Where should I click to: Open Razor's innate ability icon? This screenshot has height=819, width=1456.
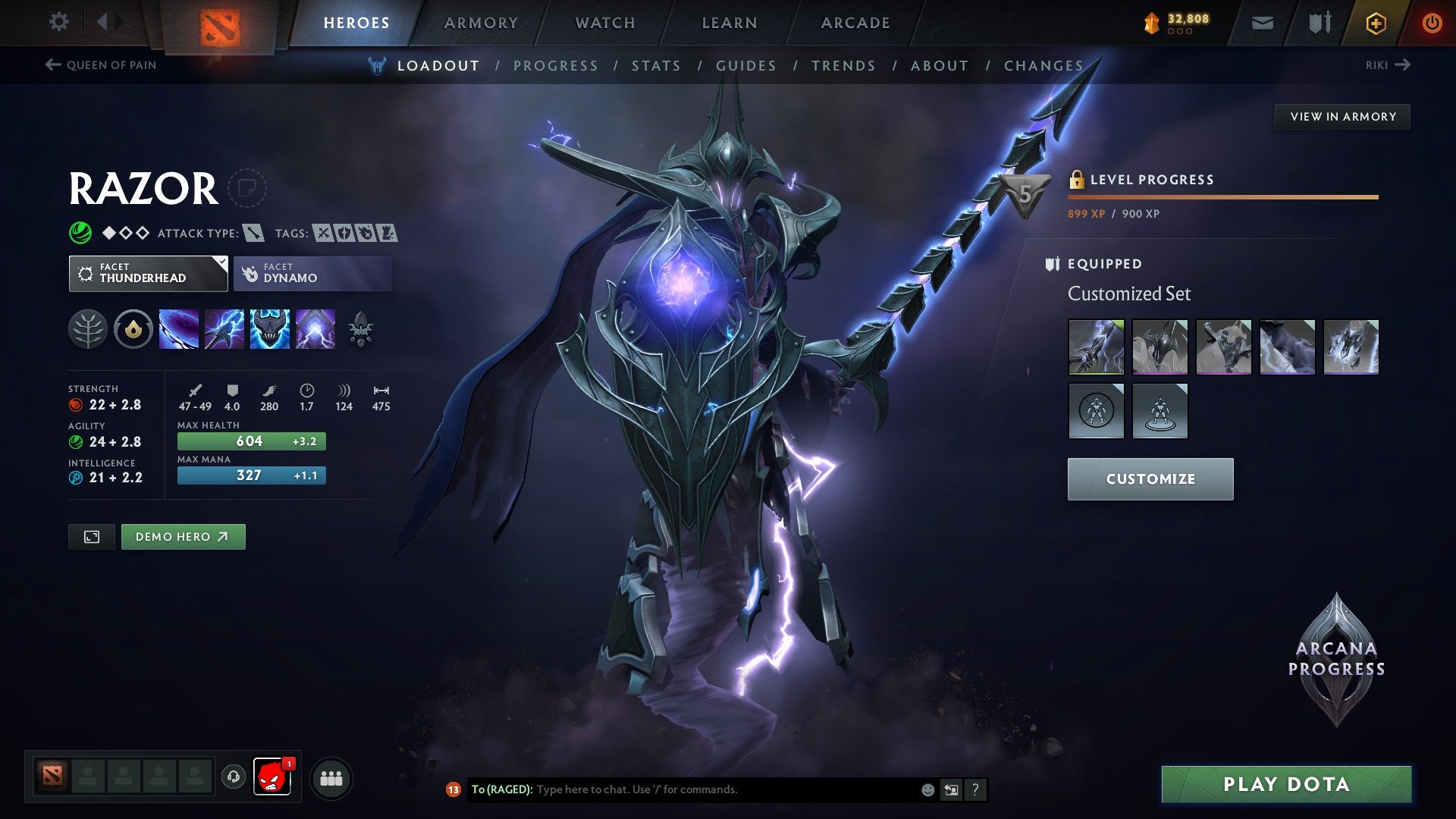(x=133, y=329)
